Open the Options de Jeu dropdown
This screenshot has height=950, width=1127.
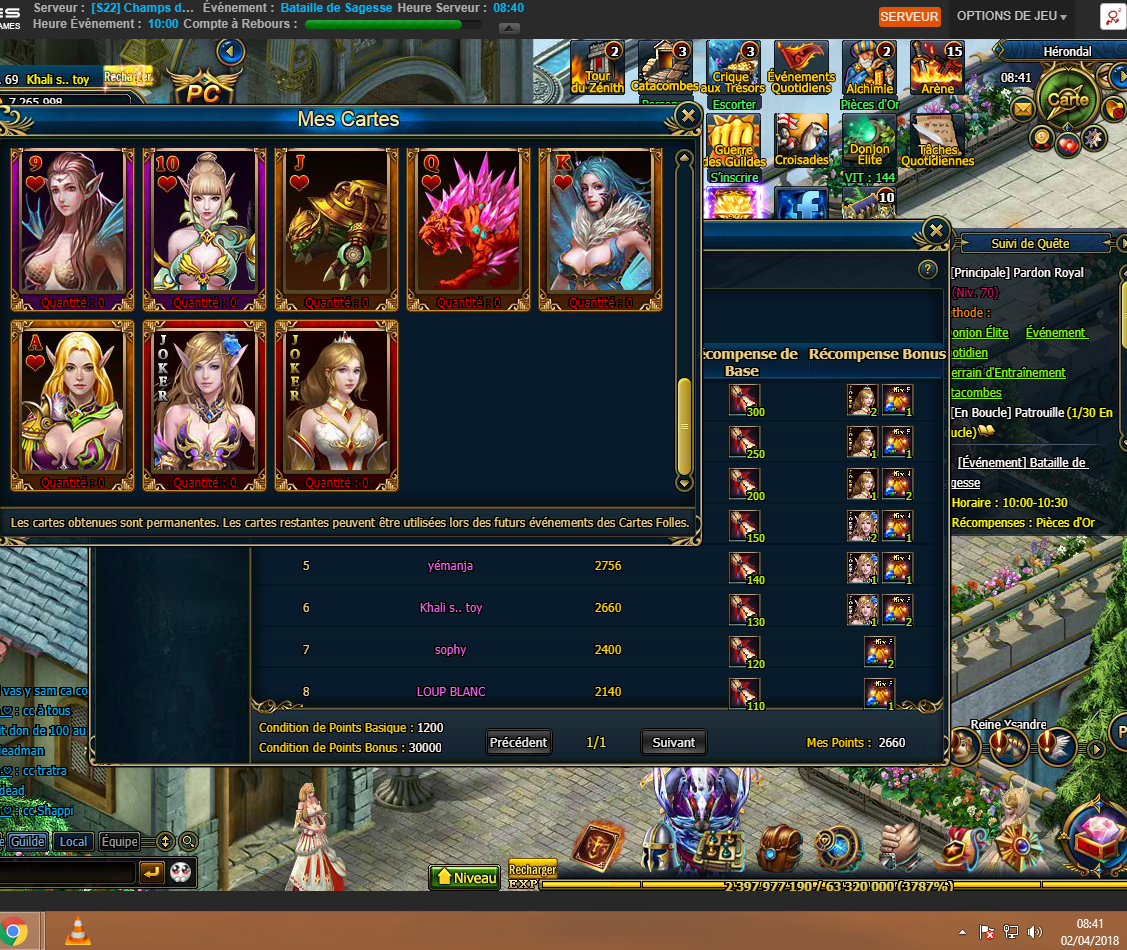1011,16
